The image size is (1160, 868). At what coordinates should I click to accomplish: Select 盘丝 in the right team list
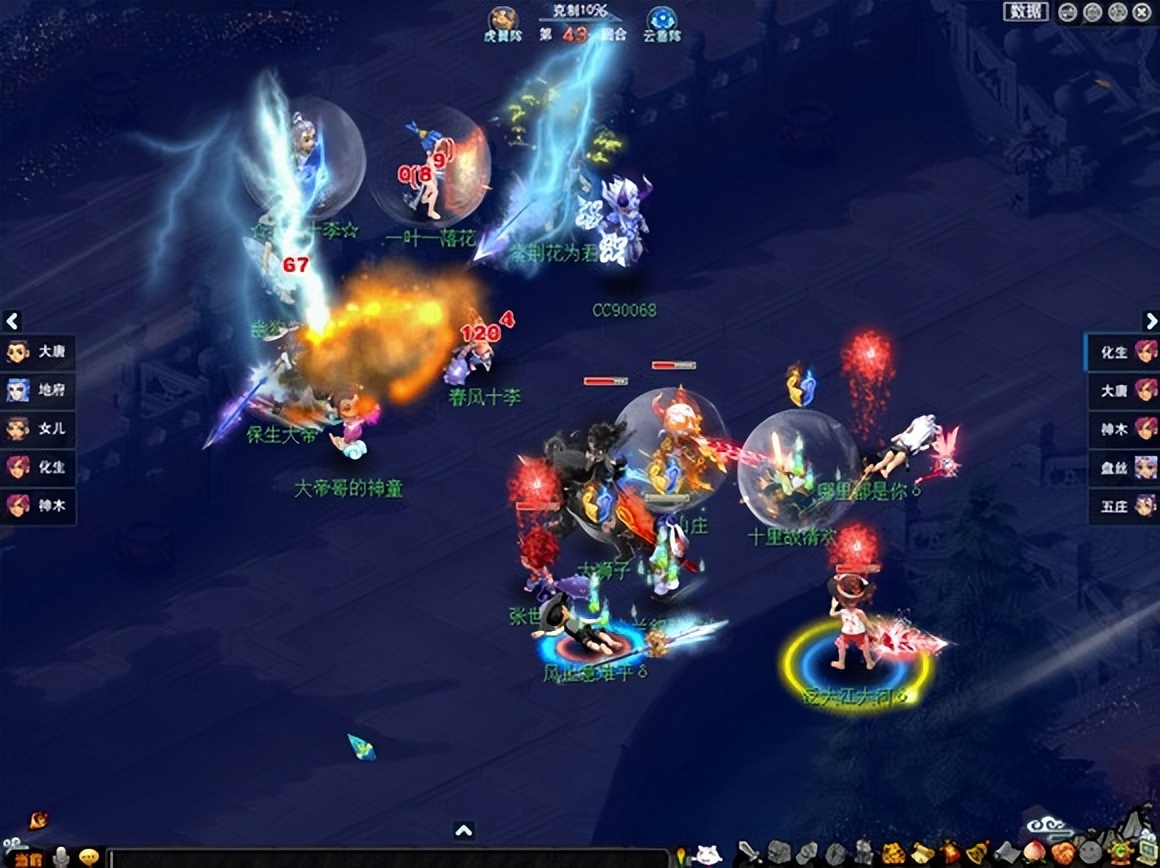1123,468
